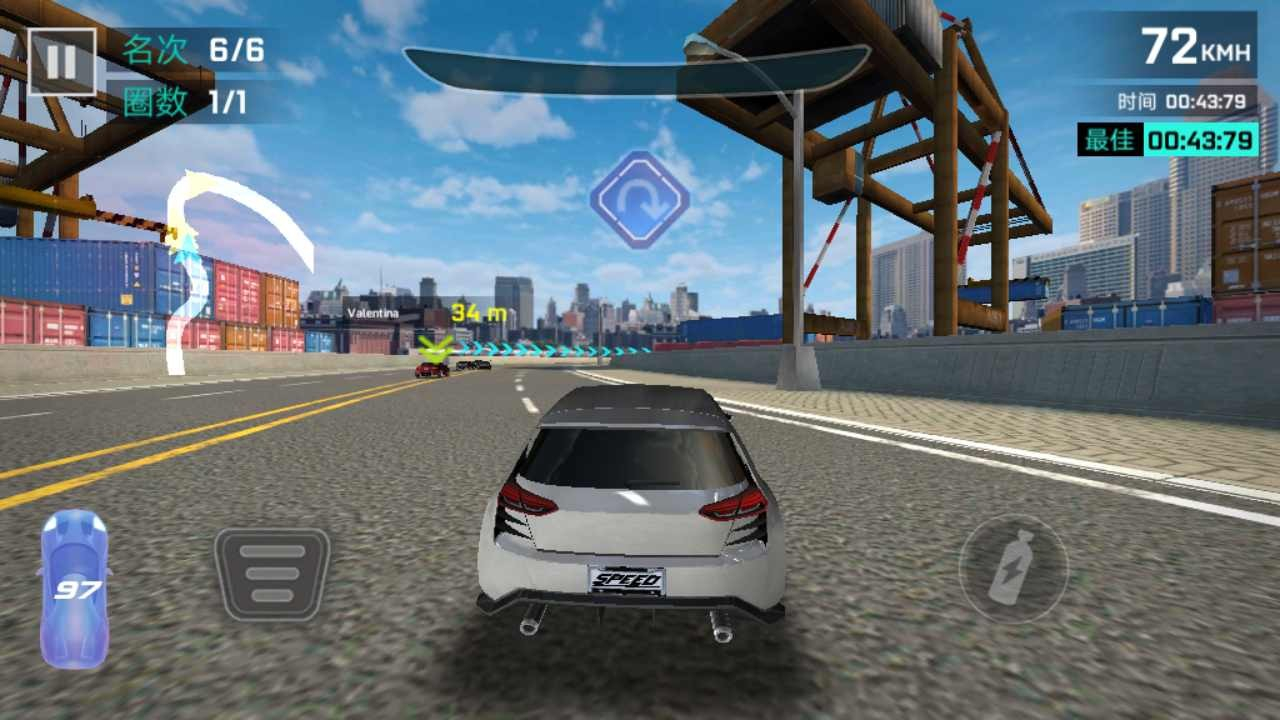1280x720 pixels.
Task: Tap the green 34 m distance marker
Action: [477, 312]
